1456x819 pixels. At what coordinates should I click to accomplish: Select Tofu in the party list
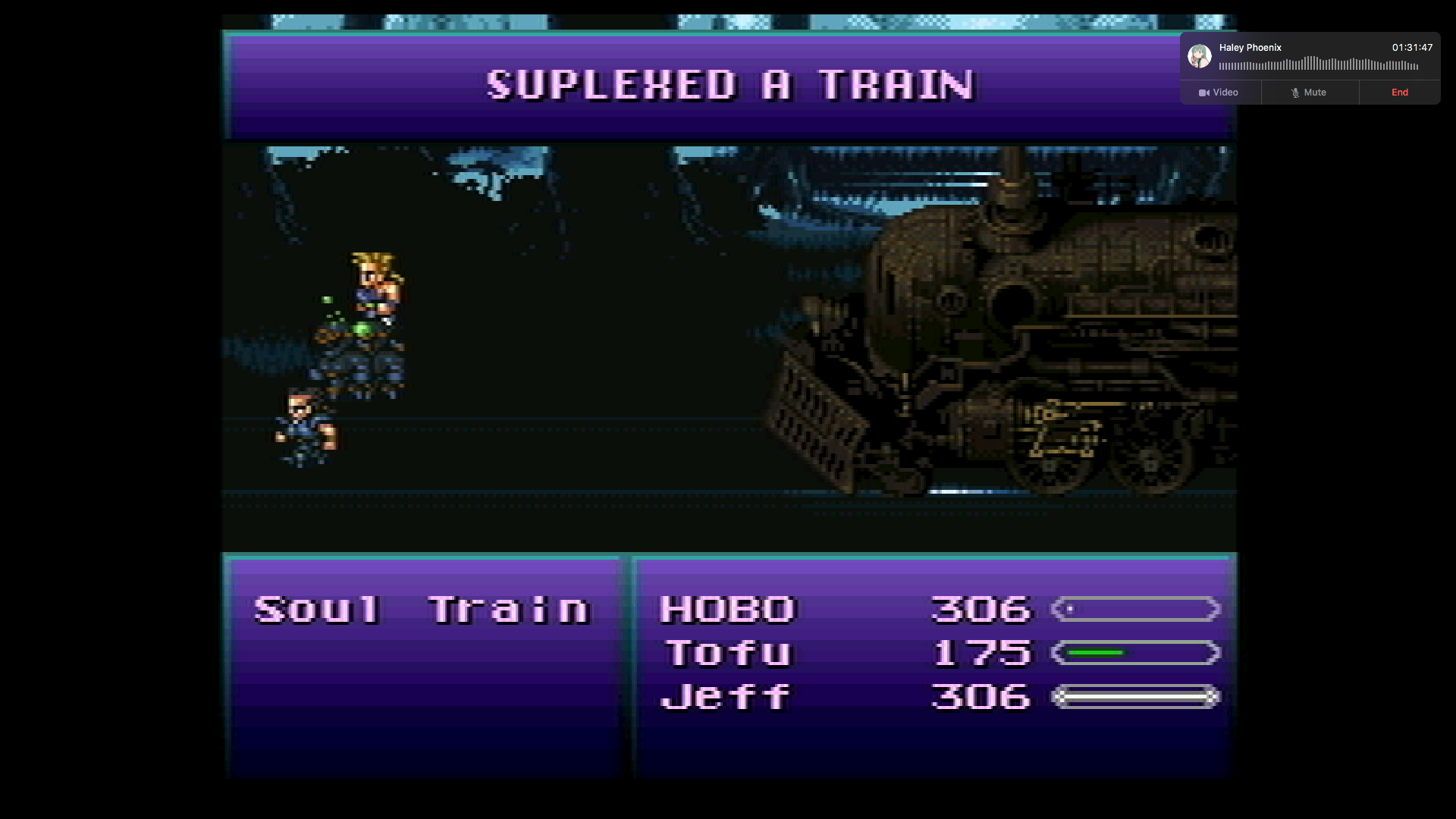[728, 653]
